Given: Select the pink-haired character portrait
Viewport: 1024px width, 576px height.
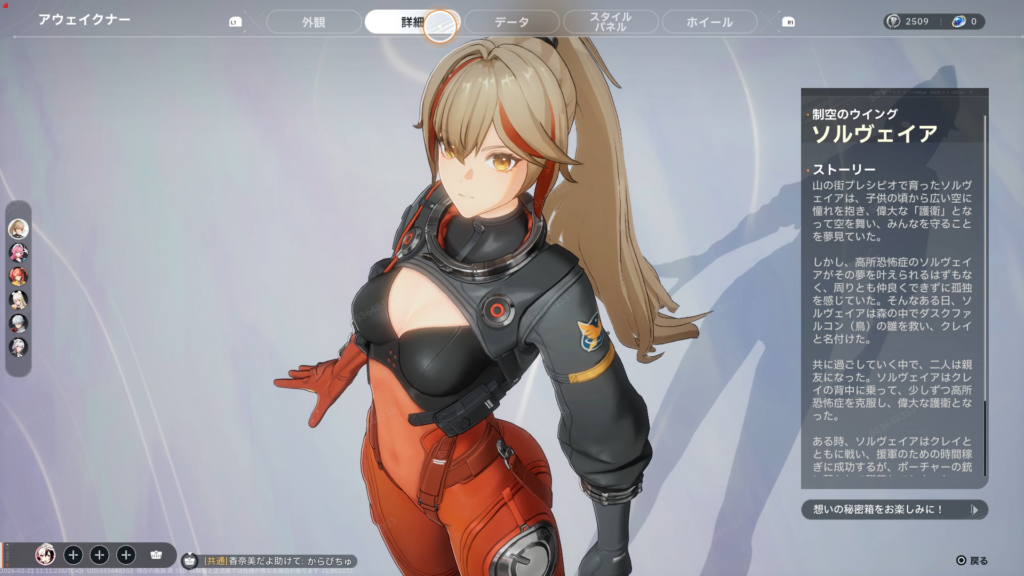Looking at the screenshot, I should pyautogui.click(x=18, y=252).
